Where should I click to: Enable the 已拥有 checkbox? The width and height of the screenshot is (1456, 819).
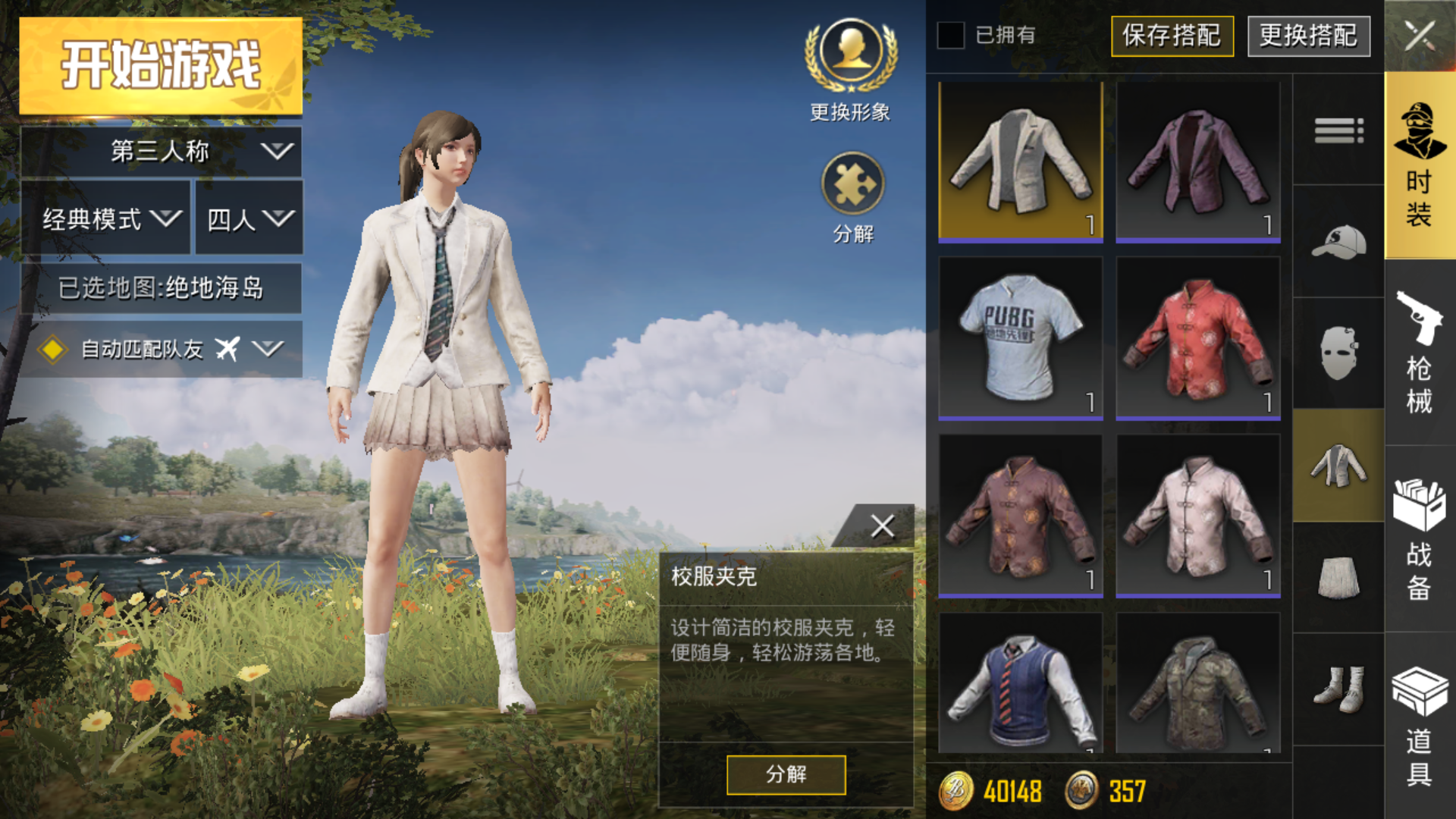click(x=950, y=34)
